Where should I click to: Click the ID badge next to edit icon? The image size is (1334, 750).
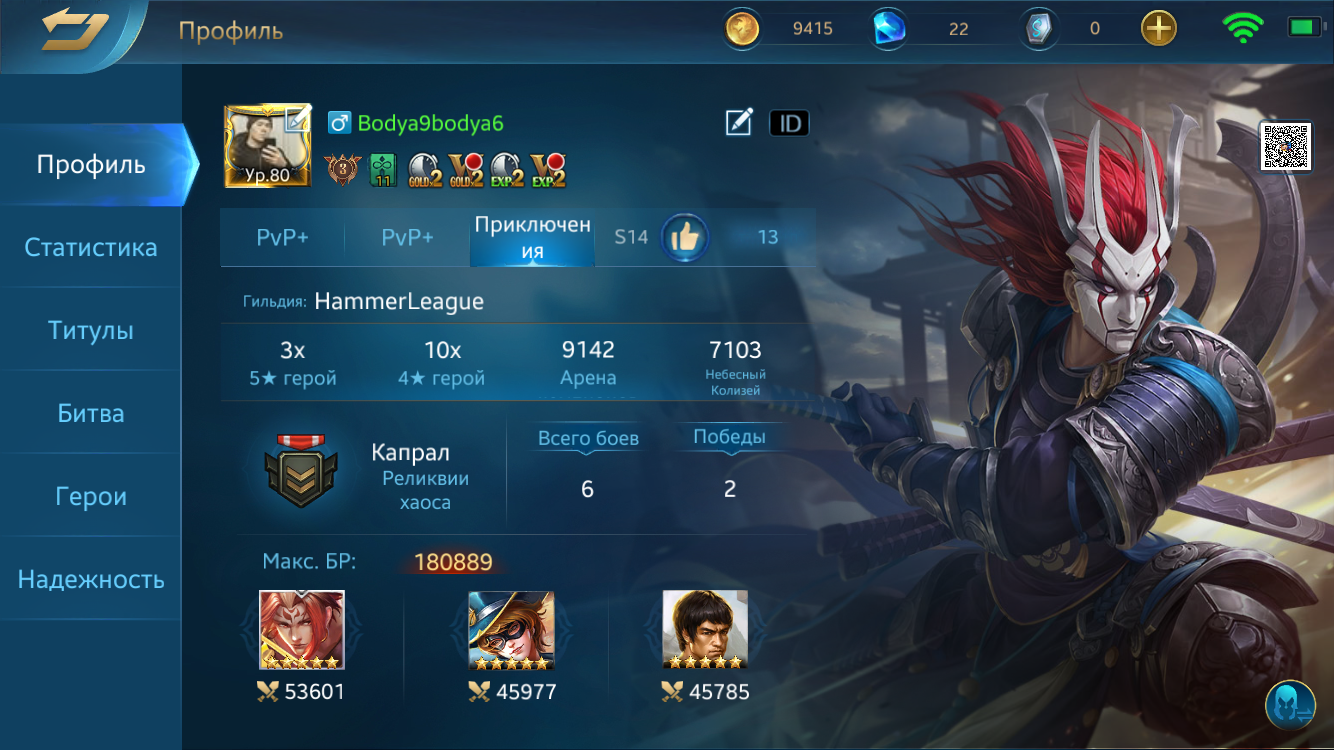pos(789,122)
